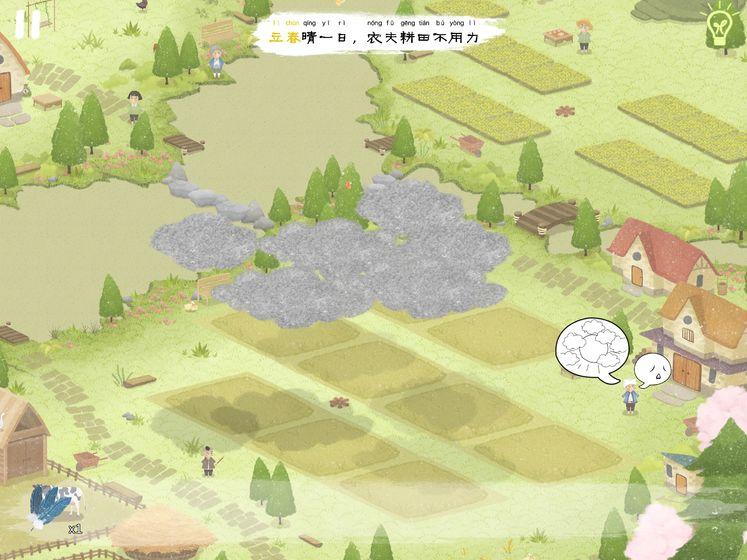Screen dimensions: 747x560
Task: Select the blue feathers inventory item
Action: coord(52,503)
